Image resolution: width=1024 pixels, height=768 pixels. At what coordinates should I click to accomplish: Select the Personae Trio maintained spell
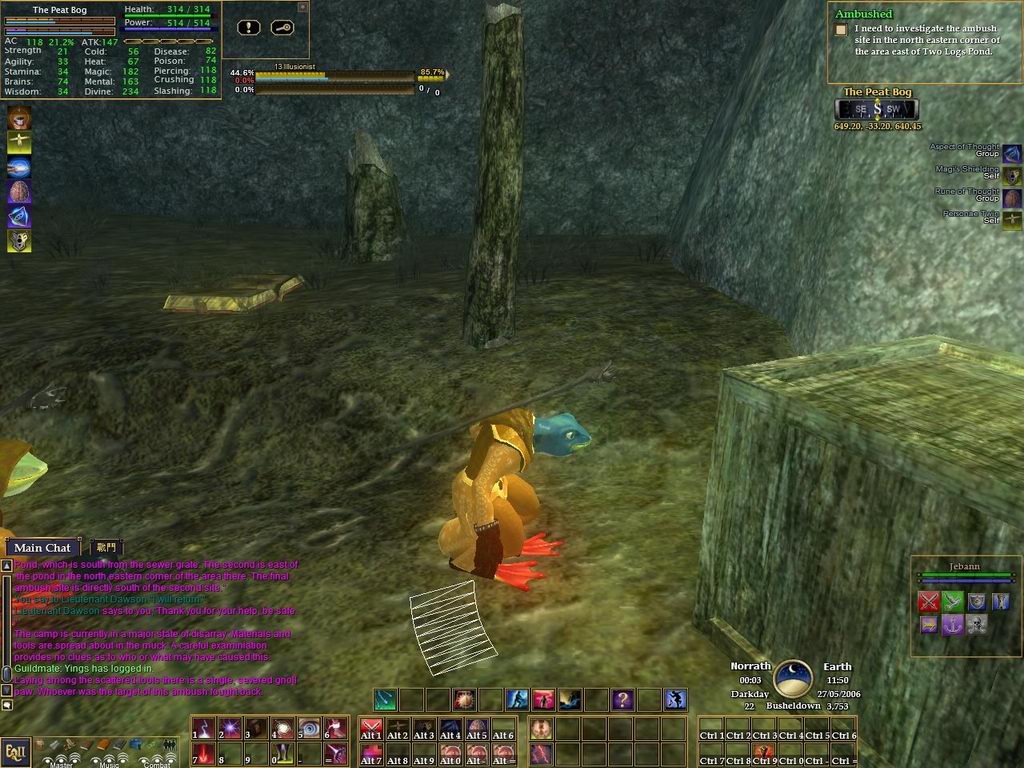tap(1012, 218)
